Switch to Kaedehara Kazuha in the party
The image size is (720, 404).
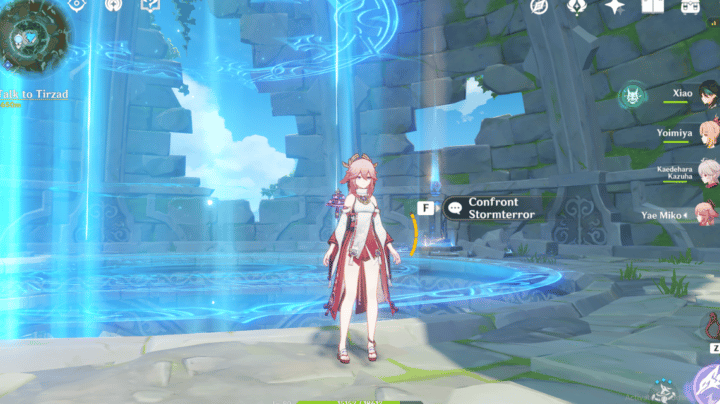click(x=676, y=171)
